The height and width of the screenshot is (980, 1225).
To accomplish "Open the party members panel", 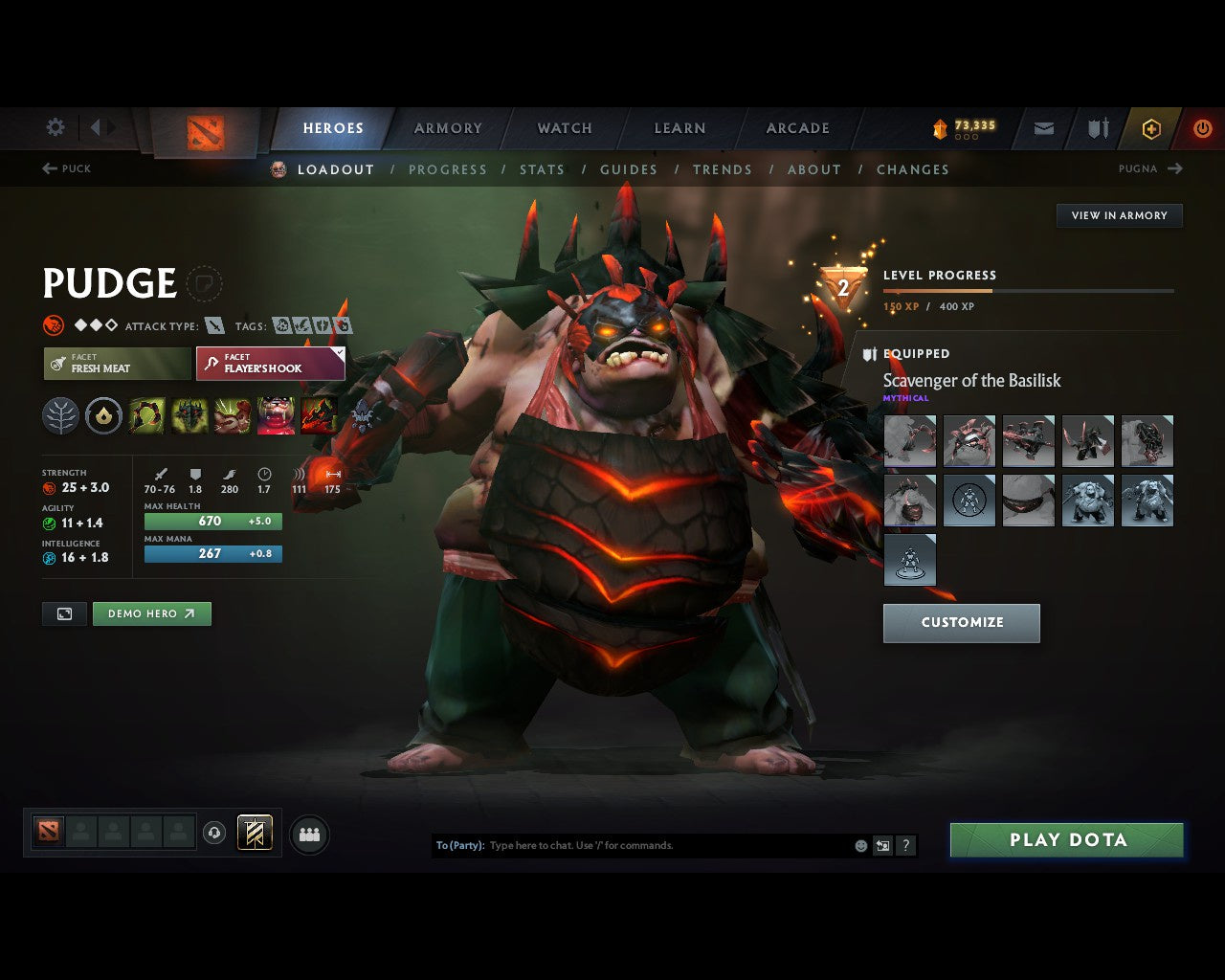I will [x=308, y=834].
